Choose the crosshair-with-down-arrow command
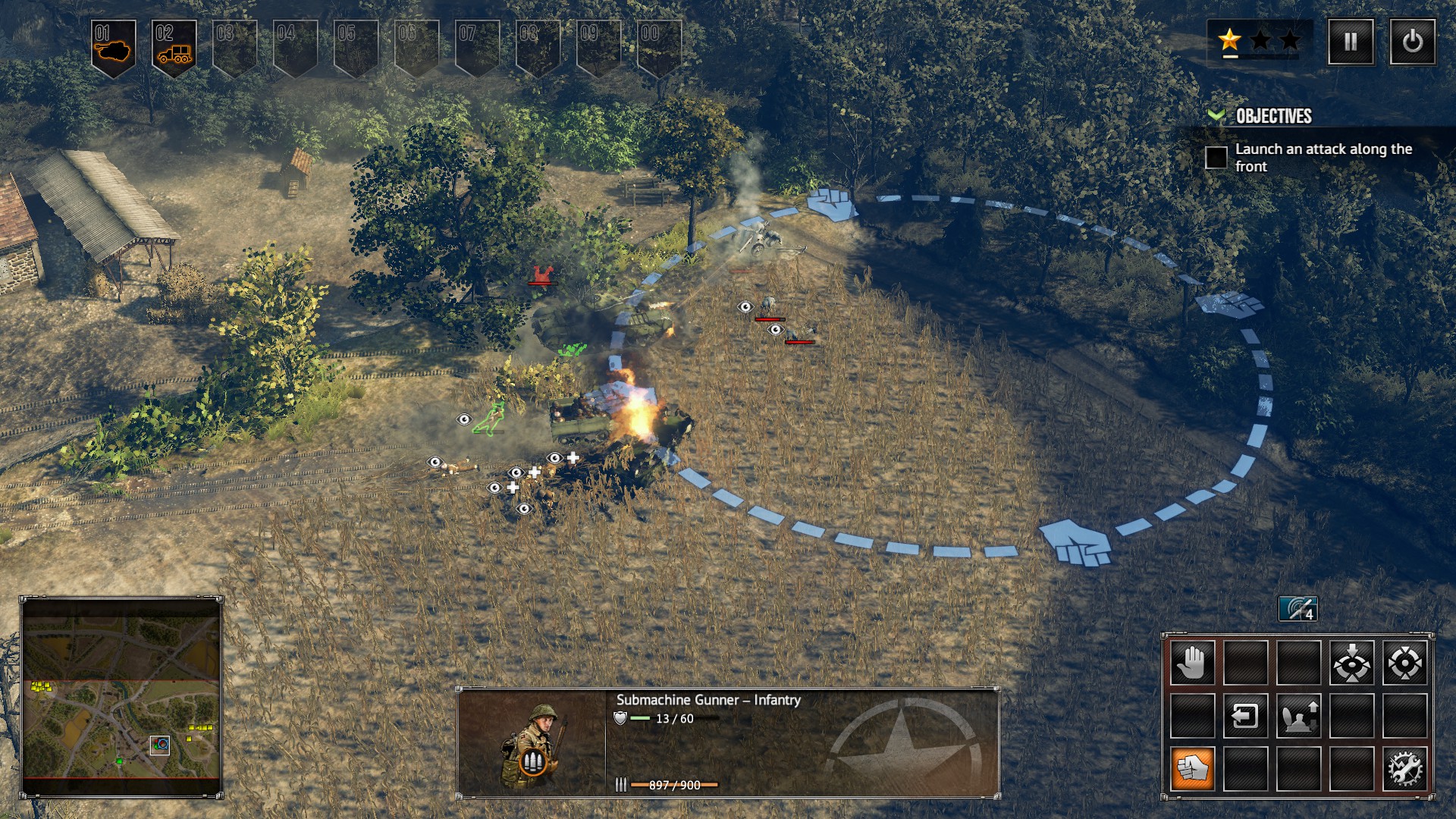This screenshot has width=1456, height=819. pos(1351,663)
